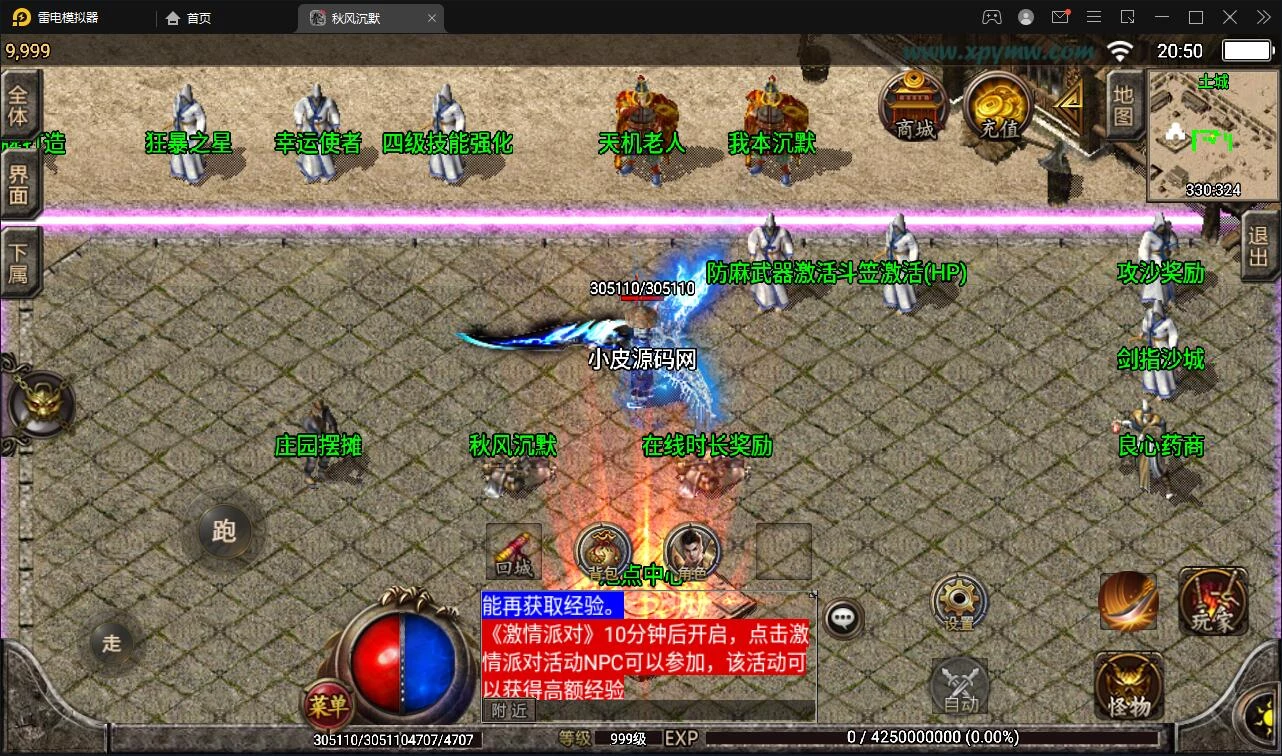Use the 回城 return scroll slot
Image resolution: width=1282 pixels, height=756 pixels.
514,552
